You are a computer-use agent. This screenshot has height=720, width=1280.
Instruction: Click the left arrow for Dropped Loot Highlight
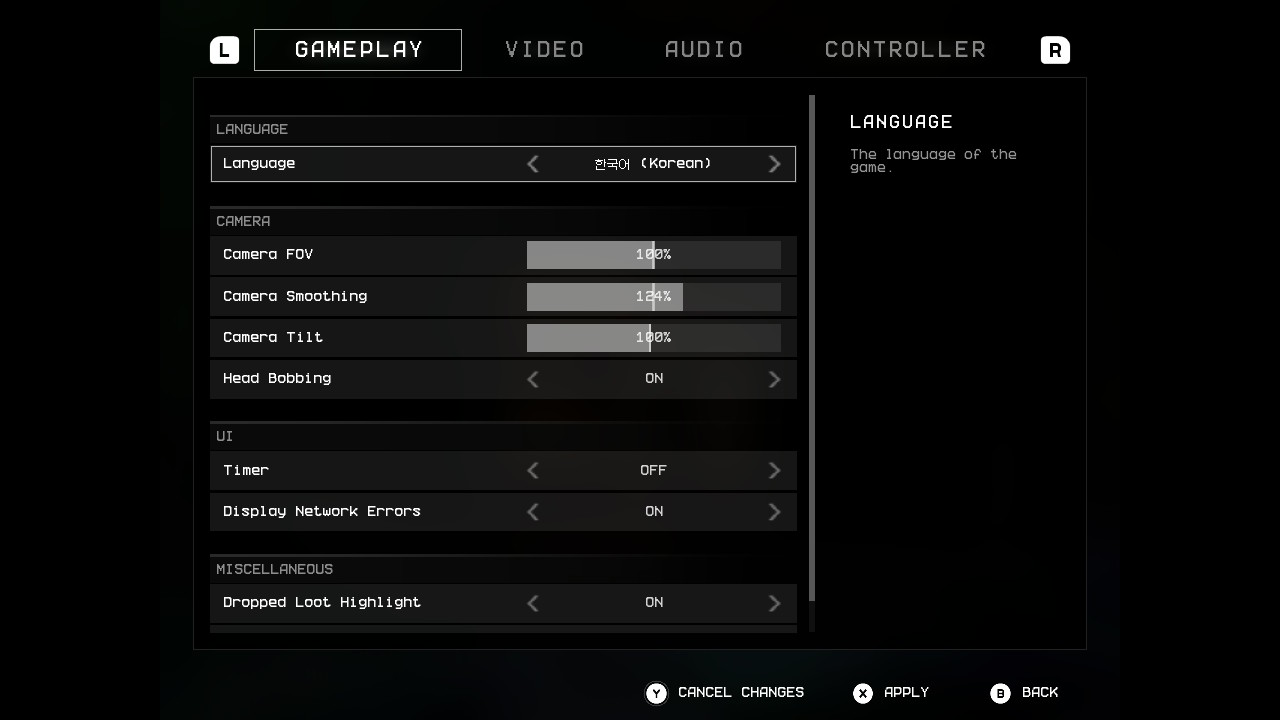pos(533,603)
